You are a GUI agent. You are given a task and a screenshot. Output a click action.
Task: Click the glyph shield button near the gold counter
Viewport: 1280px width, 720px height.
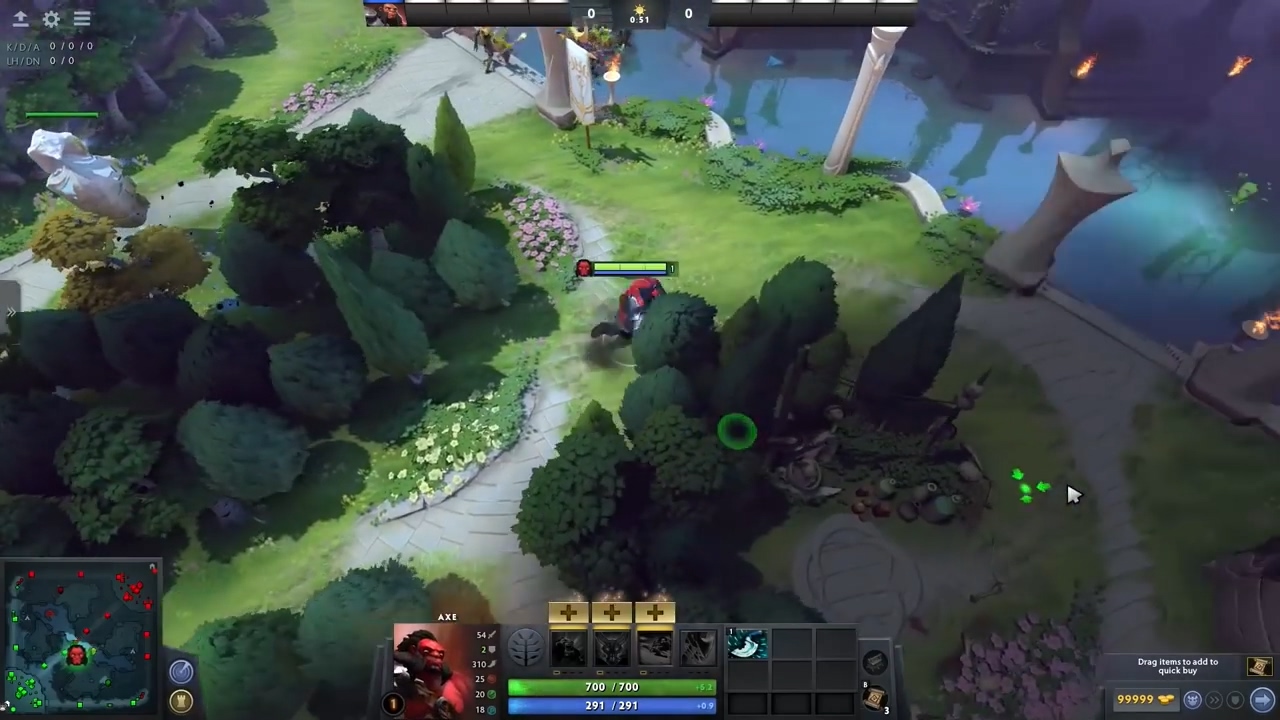1234,700
